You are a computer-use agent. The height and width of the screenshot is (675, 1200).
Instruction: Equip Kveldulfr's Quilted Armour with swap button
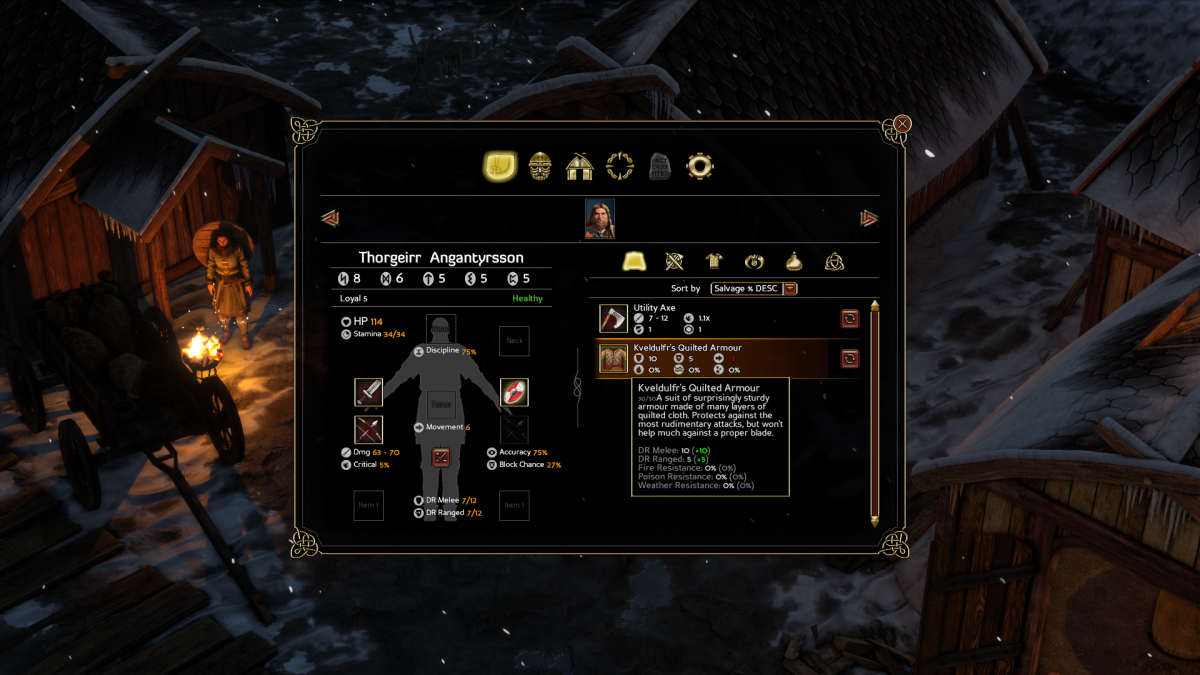coord(849,358)
